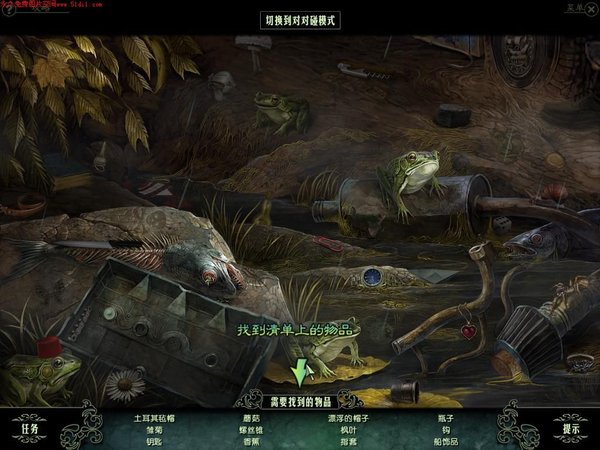Use the 提示 (Hint) button
The image size is (600, 450).
point(571,429)
